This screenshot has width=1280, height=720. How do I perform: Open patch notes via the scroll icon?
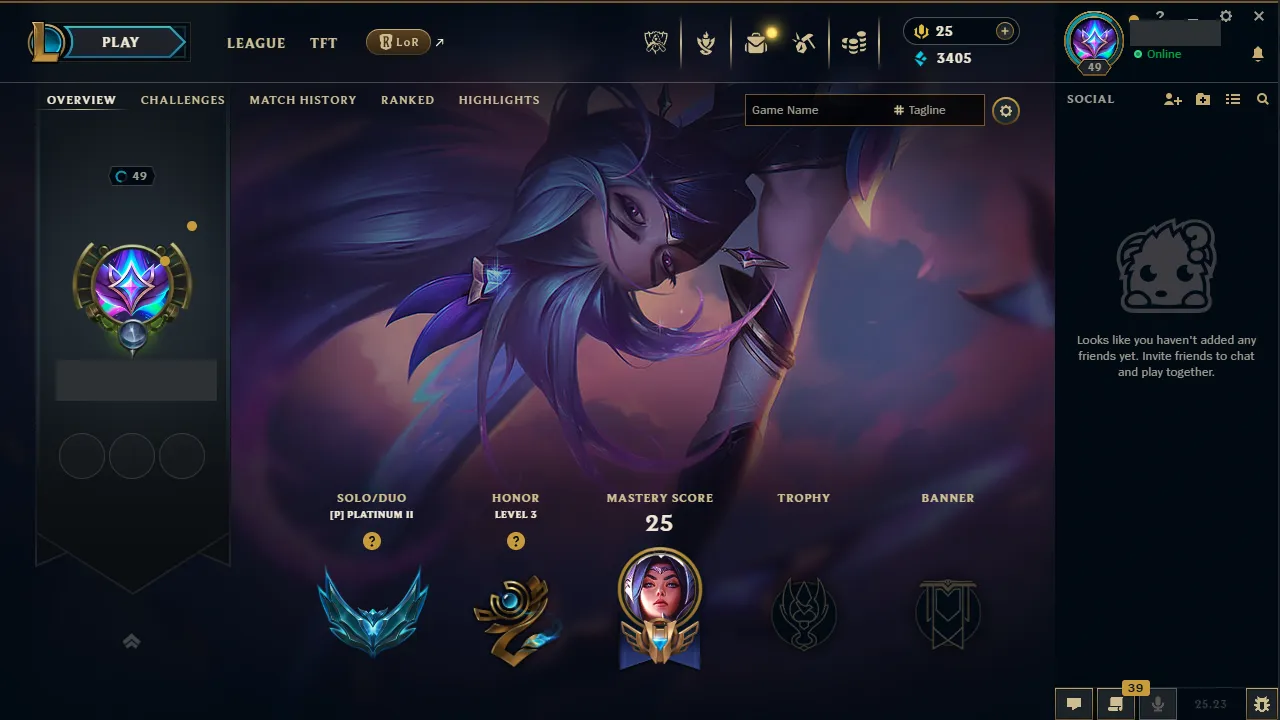pyautogui.click(x=1115, y=702)
